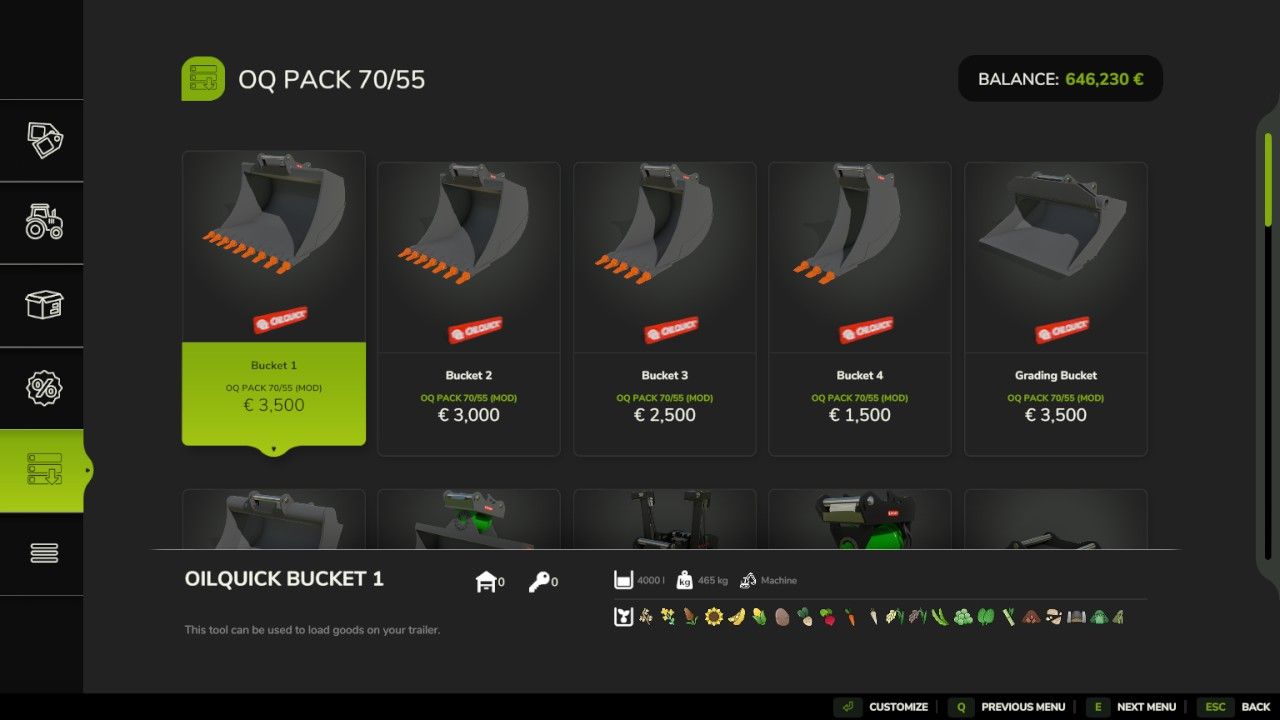This screenshot has height=720, width=1280.
Task: Click the potato fill type icon
Action: [785, 616]
